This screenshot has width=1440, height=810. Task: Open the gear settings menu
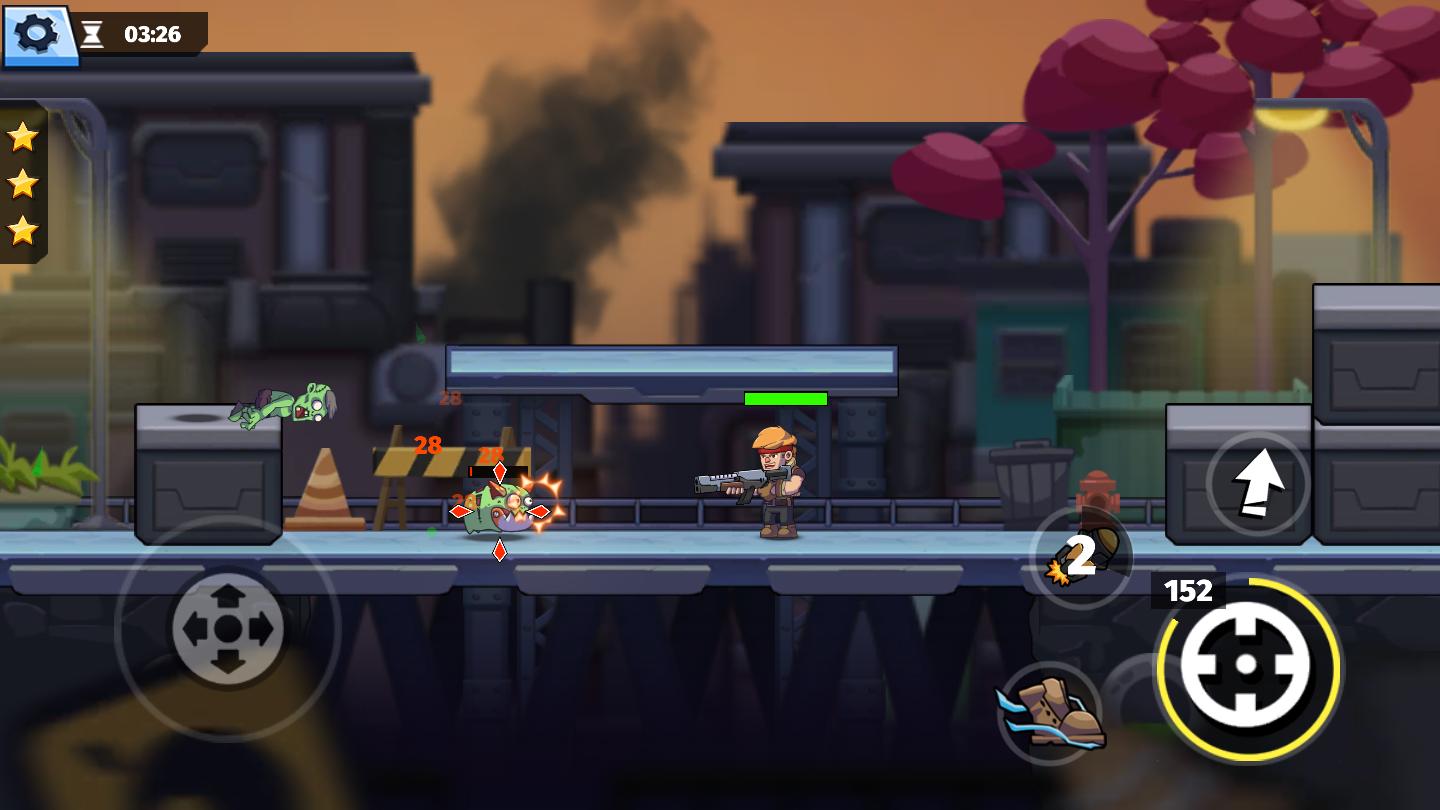(38, 34)
